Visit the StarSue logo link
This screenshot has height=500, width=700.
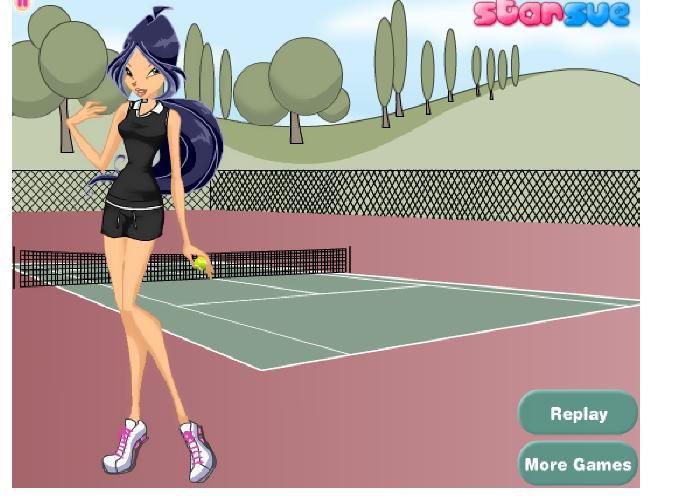pyautogui.click(x=552, y=14)
